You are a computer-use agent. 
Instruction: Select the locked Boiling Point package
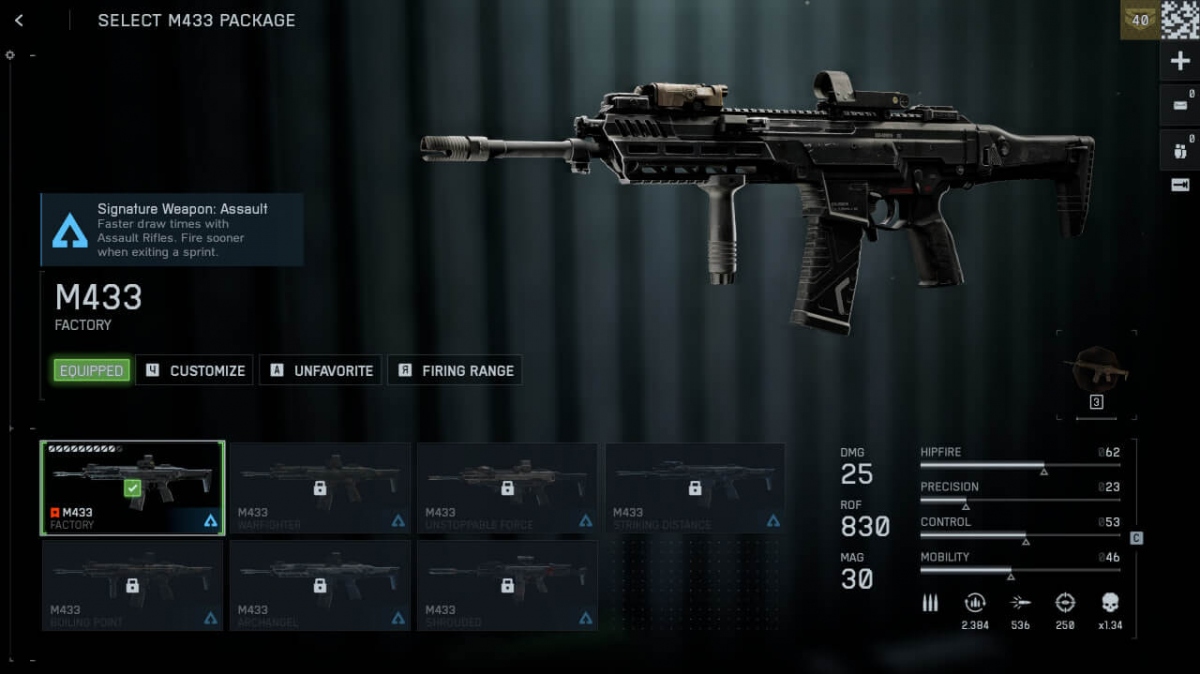point(132,586)
